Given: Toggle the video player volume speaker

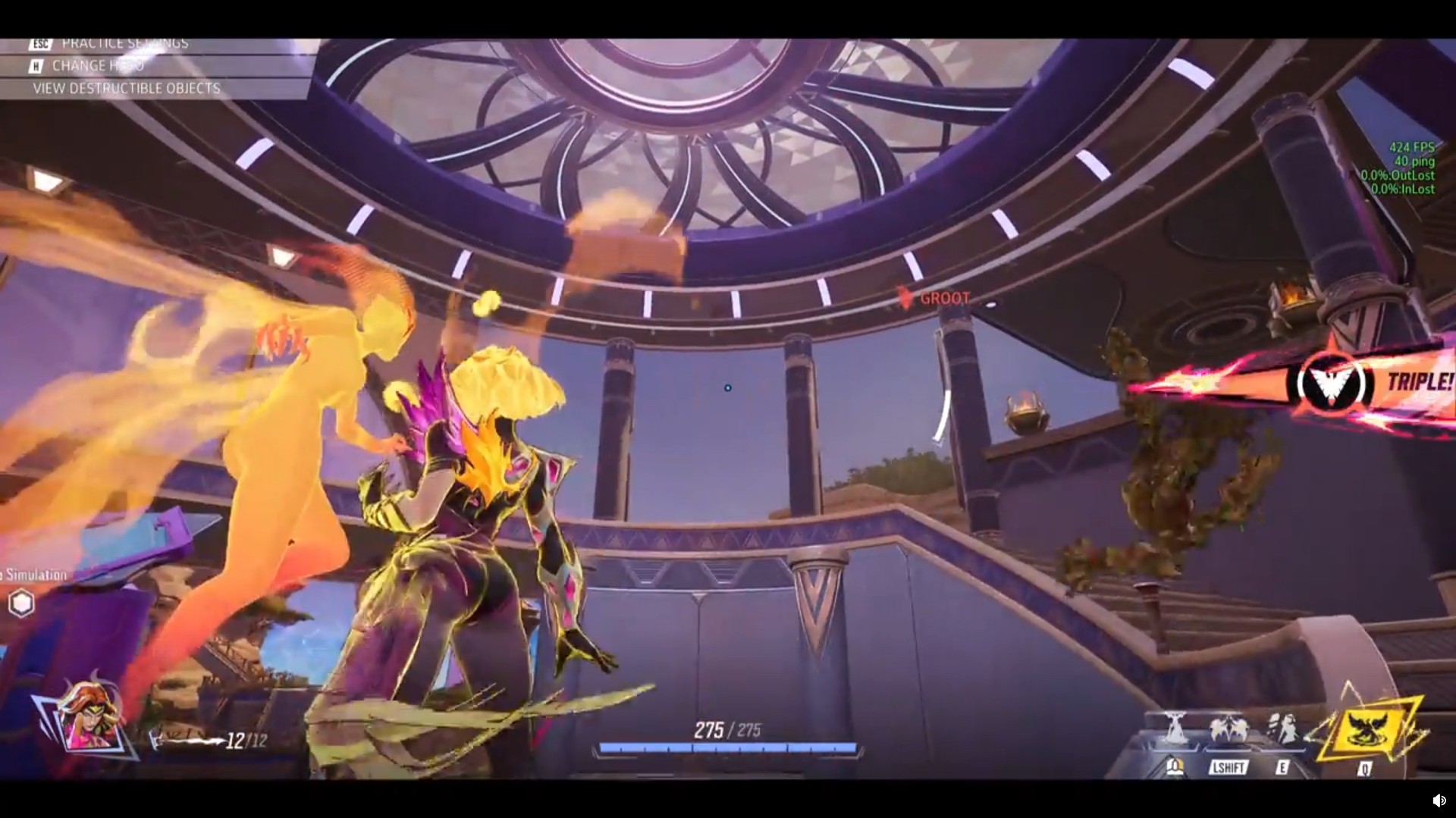Looking at the screenshot, I should [1438, 801].
